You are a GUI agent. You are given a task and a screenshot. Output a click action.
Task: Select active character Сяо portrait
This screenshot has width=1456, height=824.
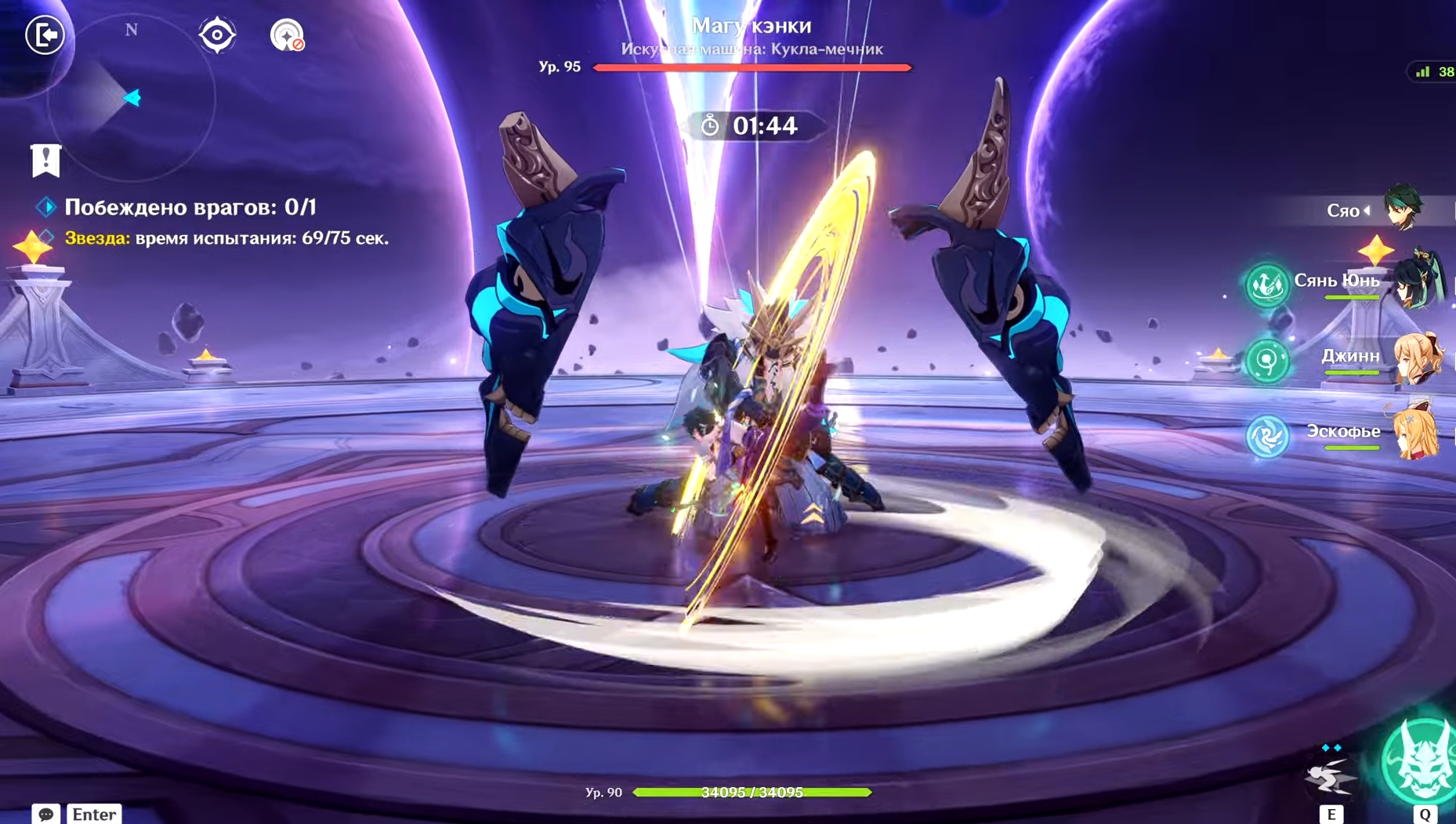click(x=1403, y=209)
